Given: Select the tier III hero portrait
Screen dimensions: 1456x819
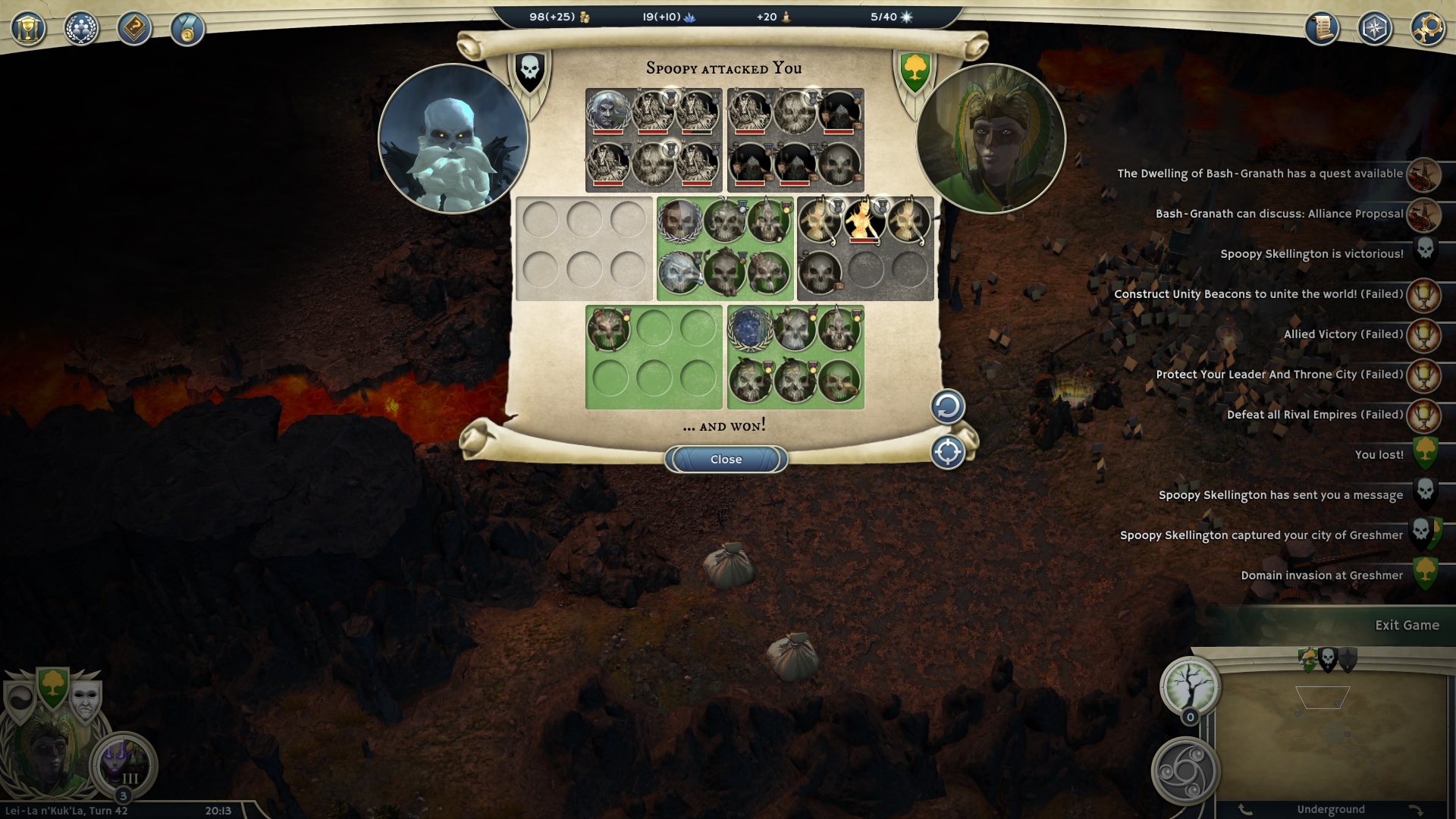Looking at the screenshot, I should [123, 762].
